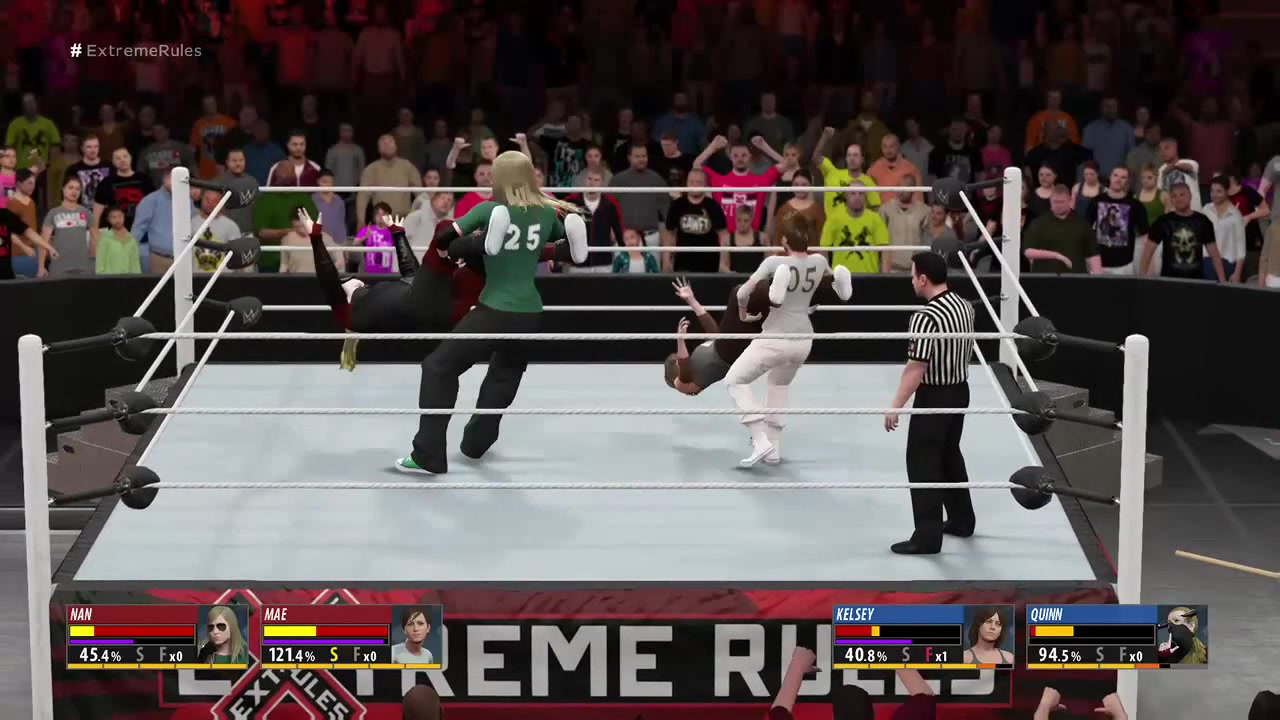Click the greyed S indicator on Nan's panel
1280x720 pixels.
140,656
